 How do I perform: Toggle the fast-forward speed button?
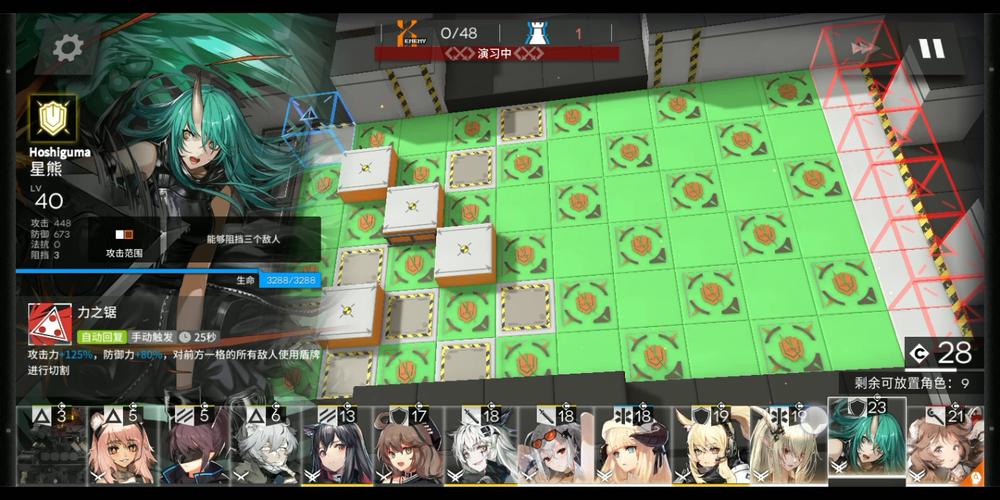860,47
